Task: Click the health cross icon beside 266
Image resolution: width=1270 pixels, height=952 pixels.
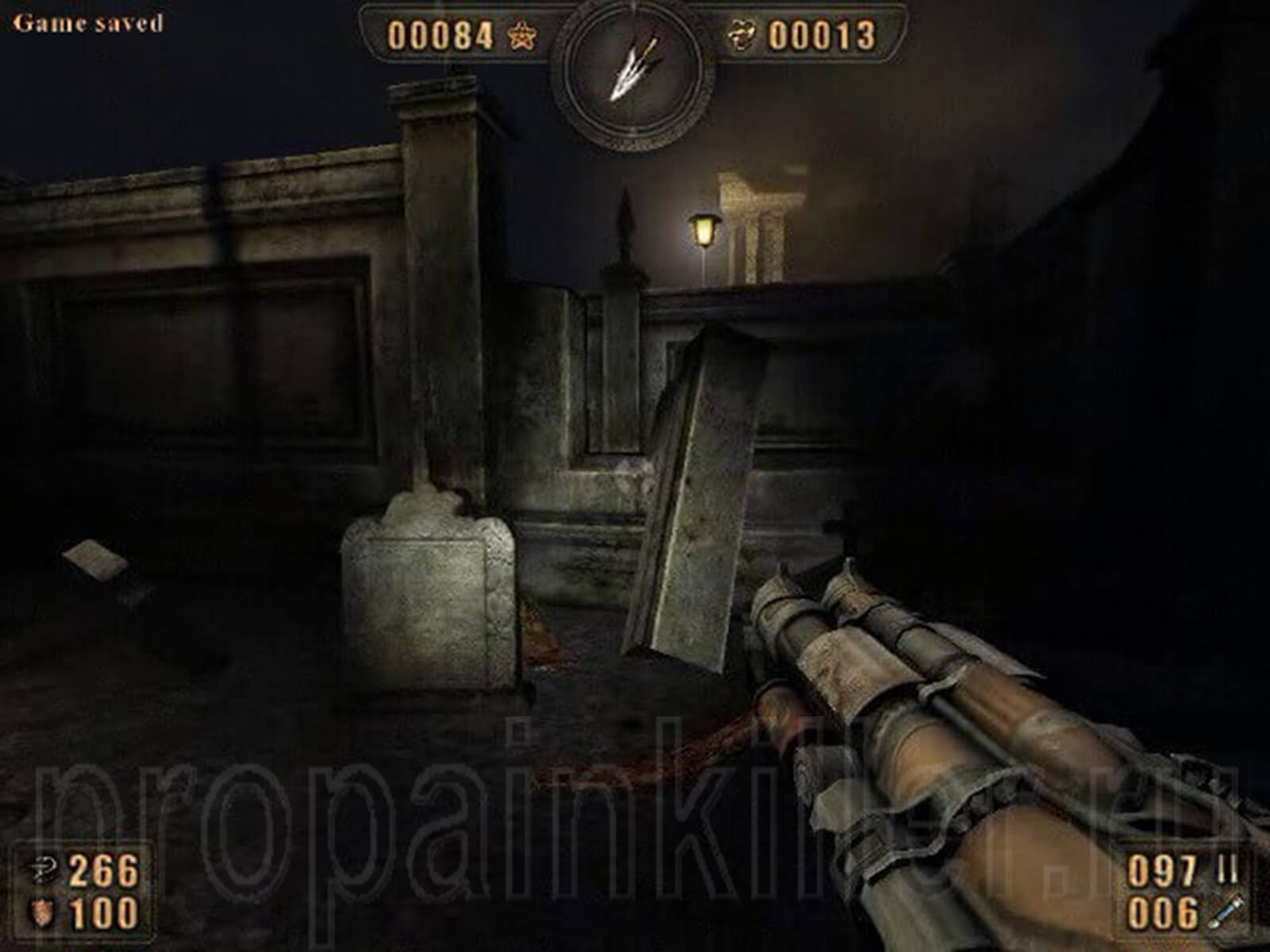Action: [x=44, y=869]
